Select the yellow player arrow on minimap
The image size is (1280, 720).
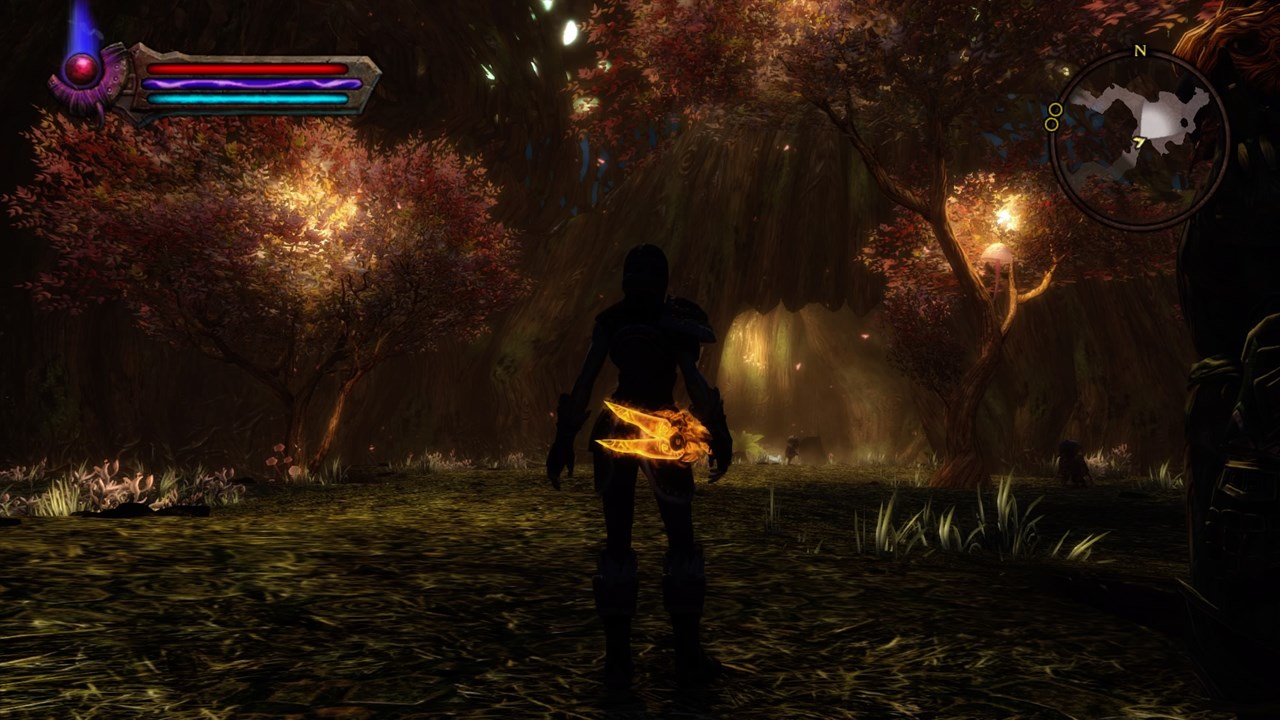tap(1139, 143)
